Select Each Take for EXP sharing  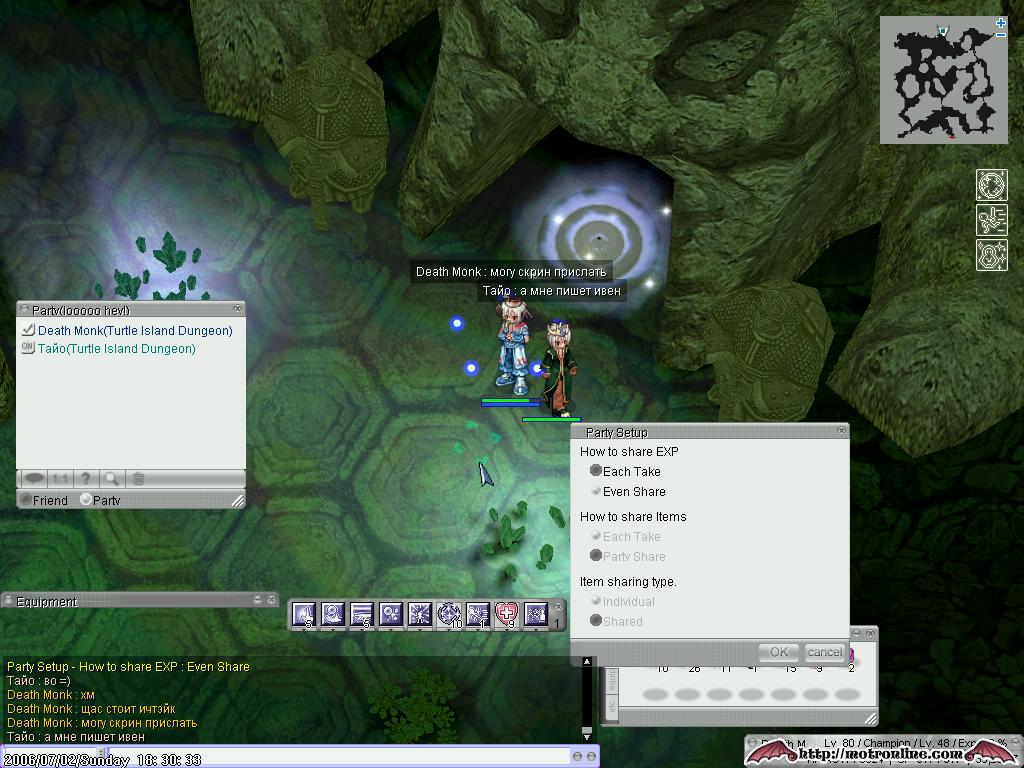(597, 471)
